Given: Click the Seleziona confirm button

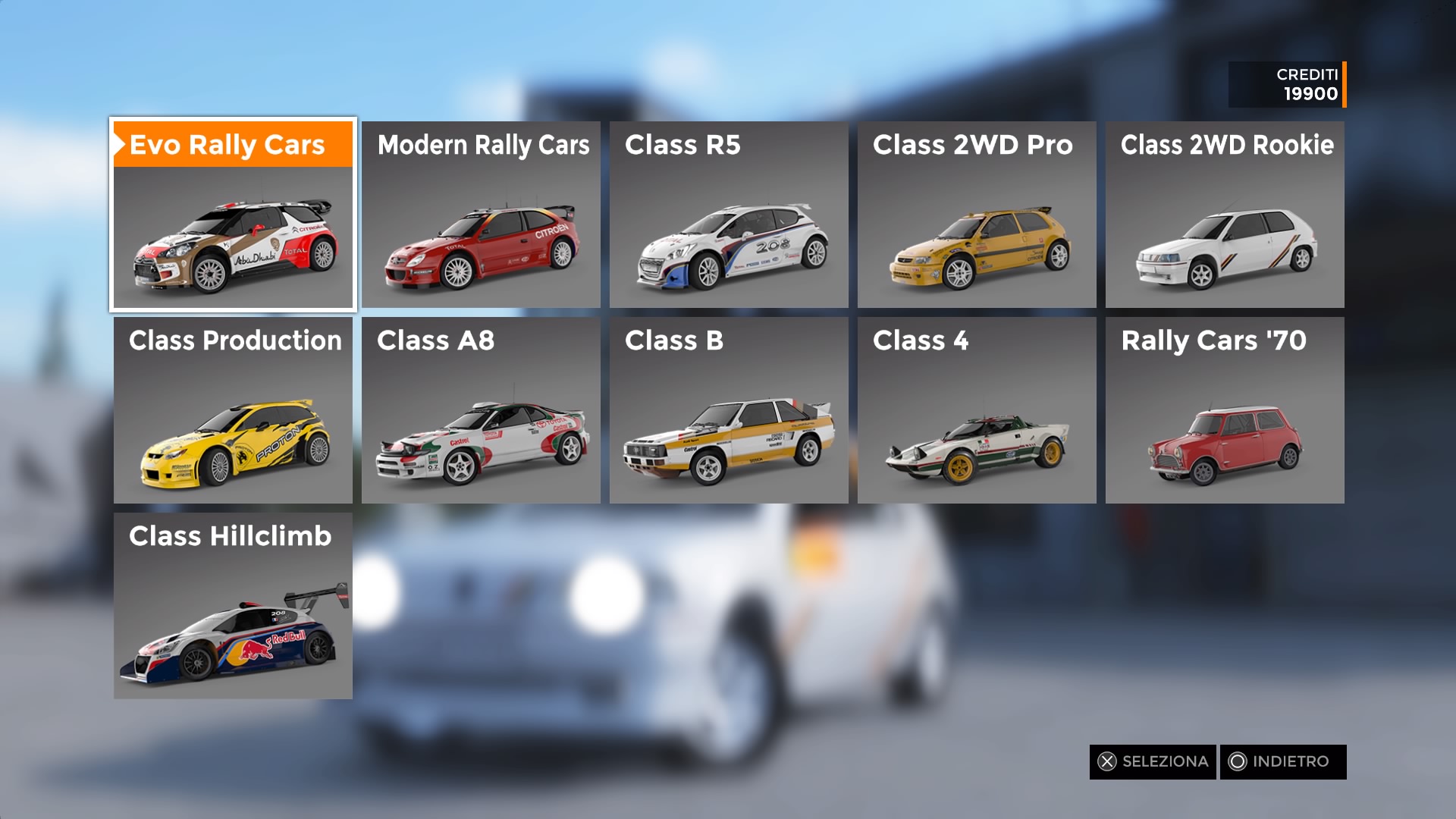Looking at the screenshot, I should coord(1153,761).
